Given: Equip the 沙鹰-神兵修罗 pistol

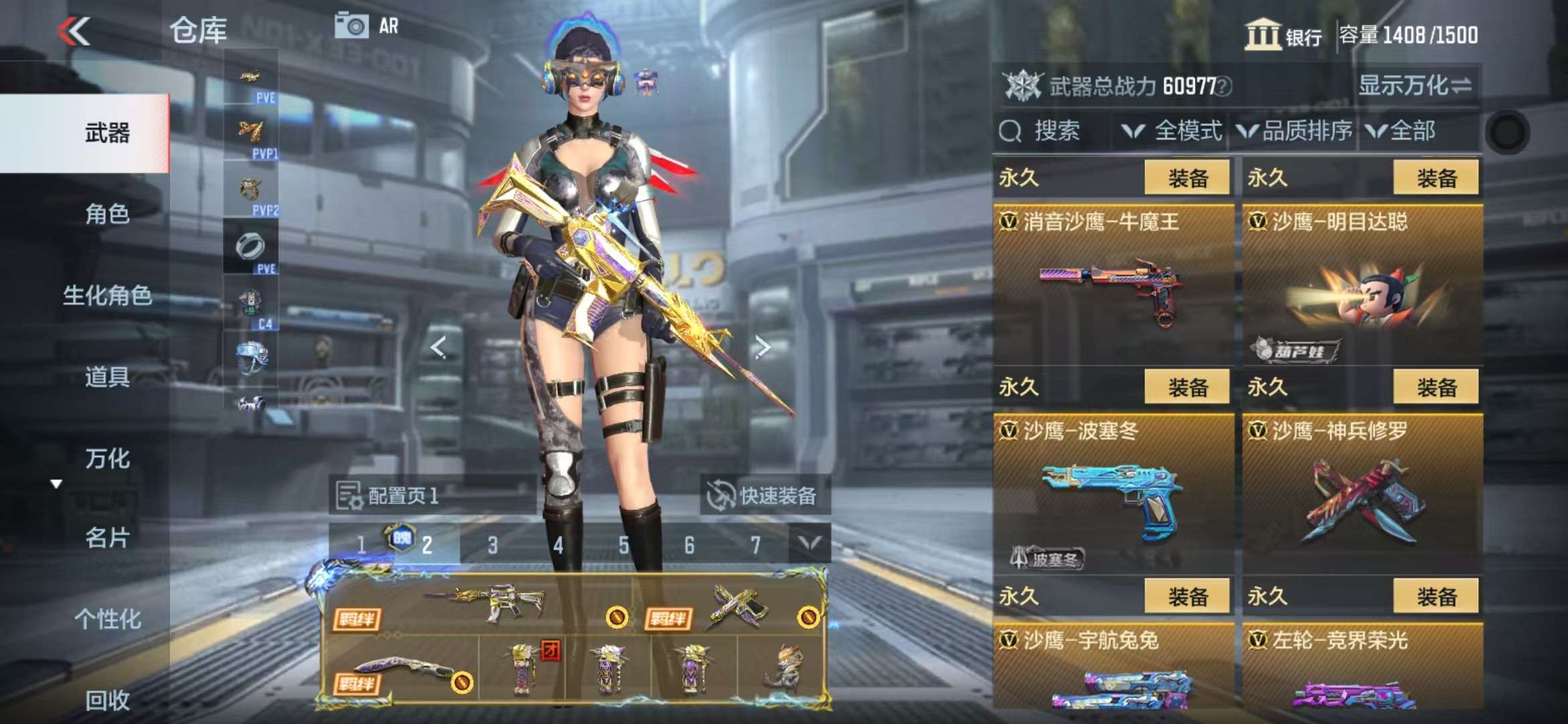Looking at the screenshot, I should [1435, 387].
